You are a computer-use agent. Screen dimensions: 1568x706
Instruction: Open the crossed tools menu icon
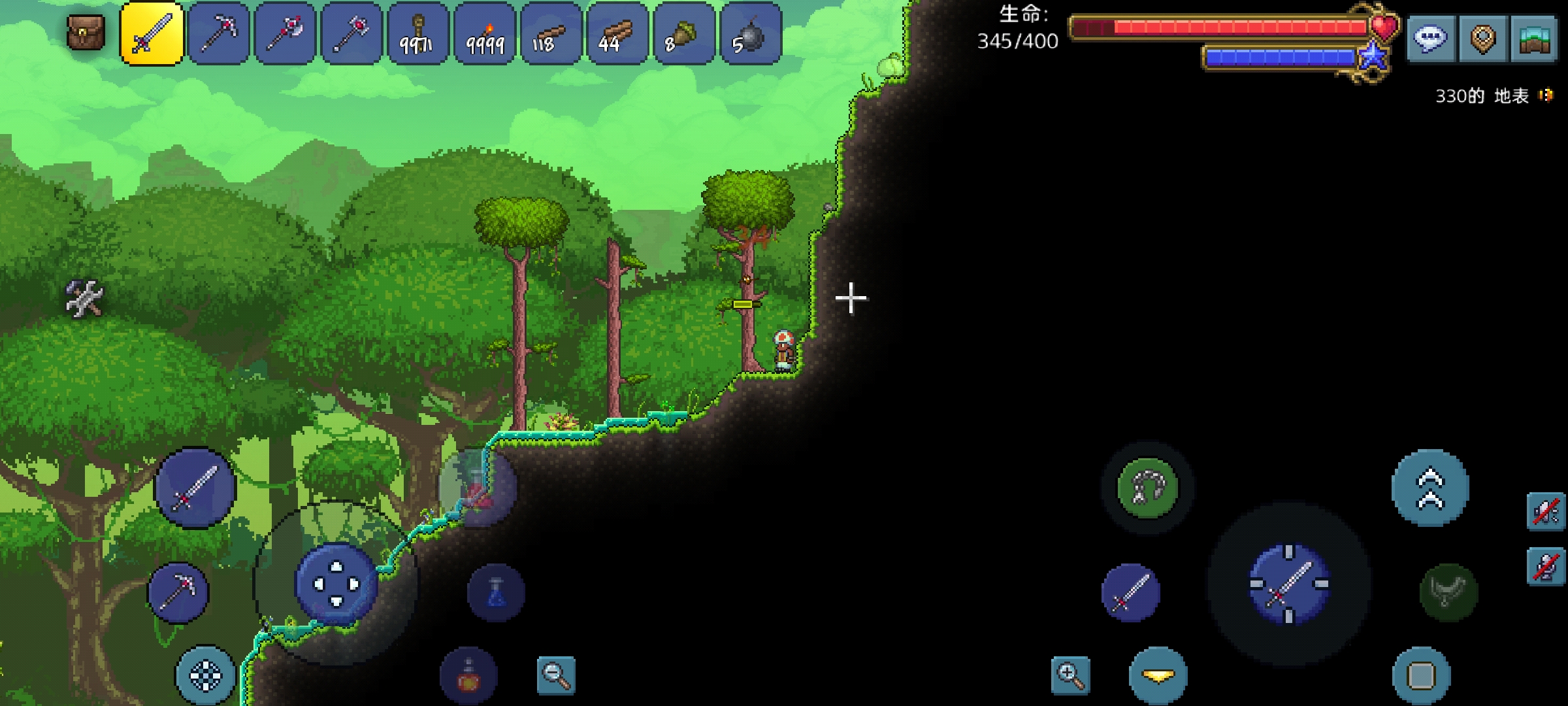coord(84,299)
